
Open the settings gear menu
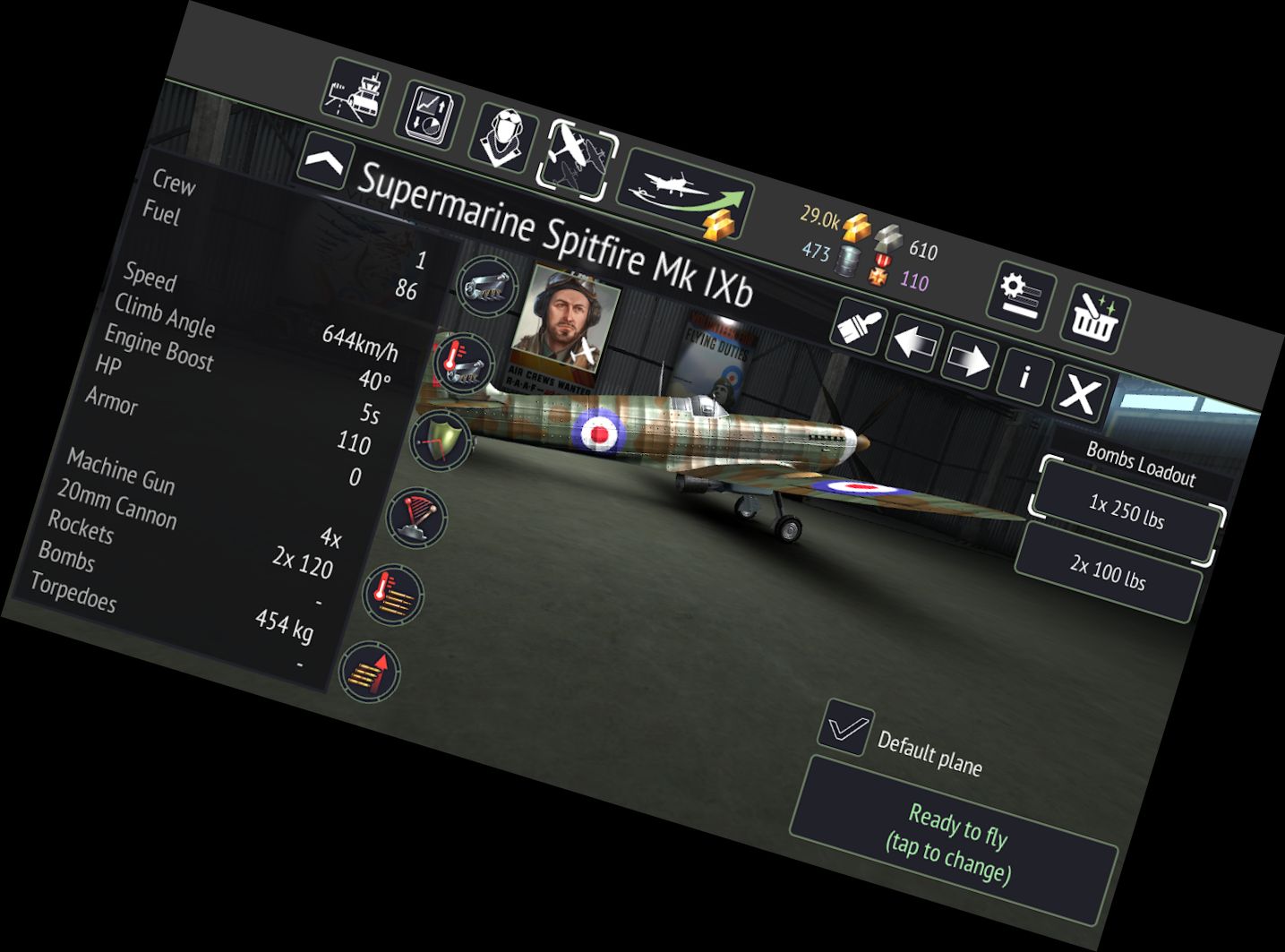(1020, 292)
